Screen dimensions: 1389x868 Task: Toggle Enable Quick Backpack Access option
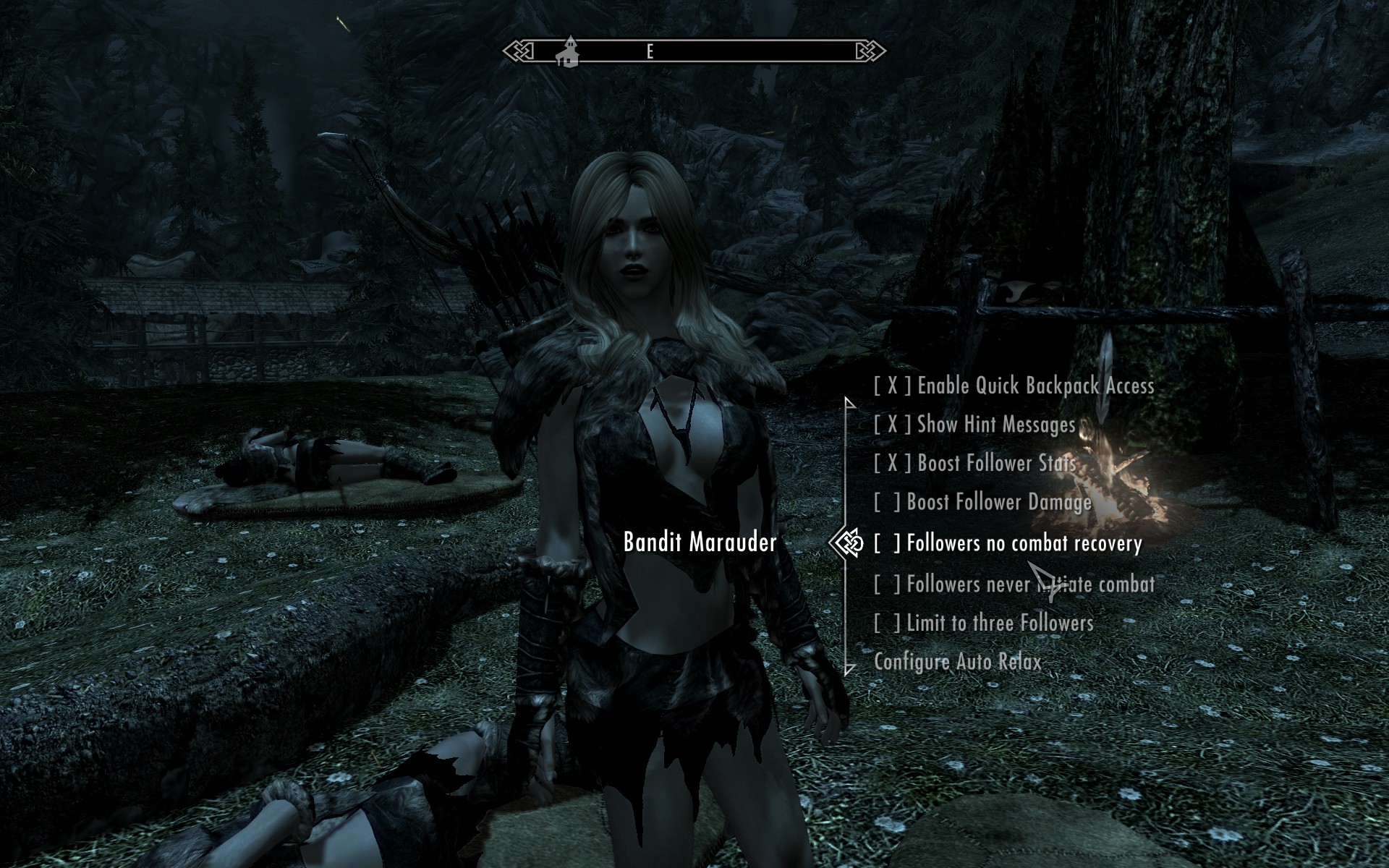point(1013,386)
